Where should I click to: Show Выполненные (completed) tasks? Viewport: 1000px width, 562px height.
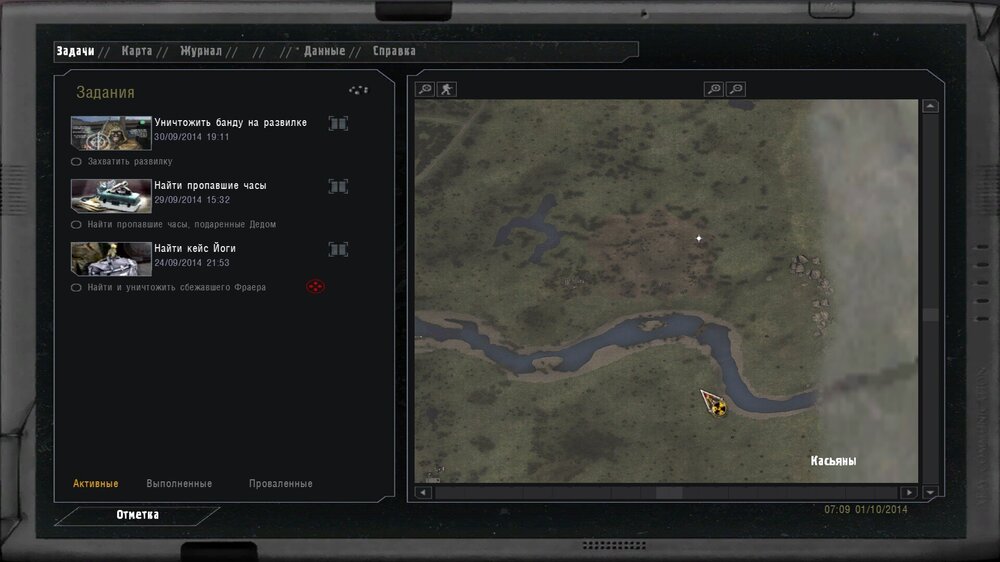click(x=179, y=484)
